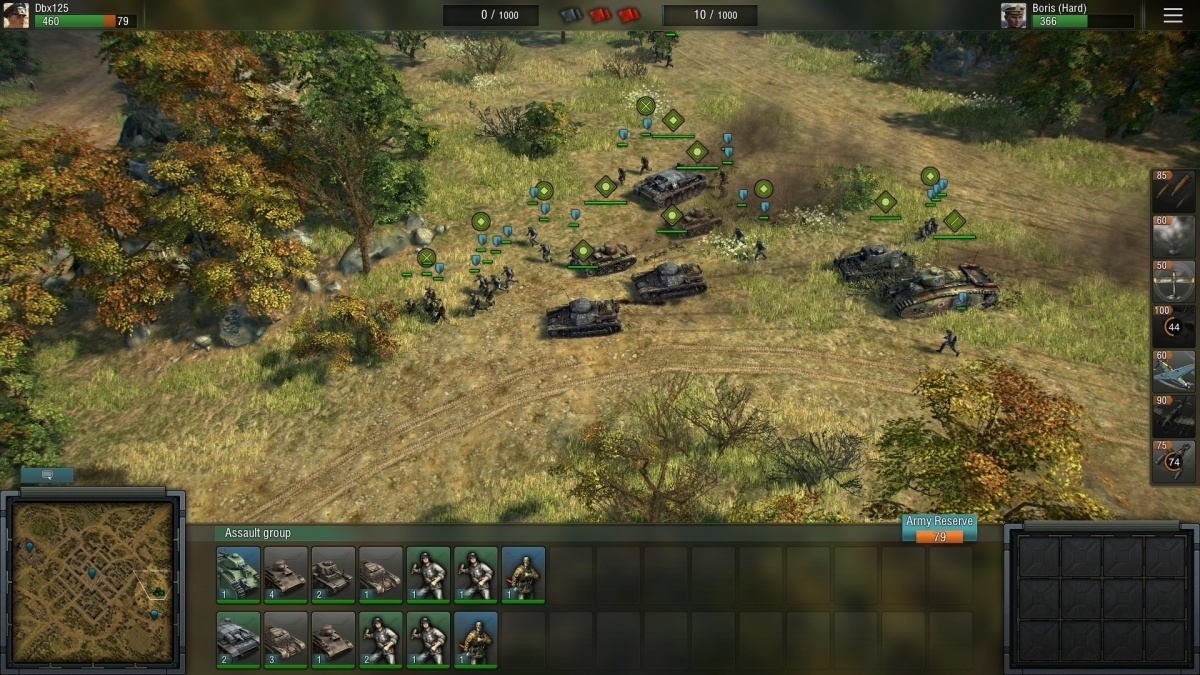Screen dimensions: 1200x675
Task: Open the Army Reserve panel
Action: (x=939, y=529)
